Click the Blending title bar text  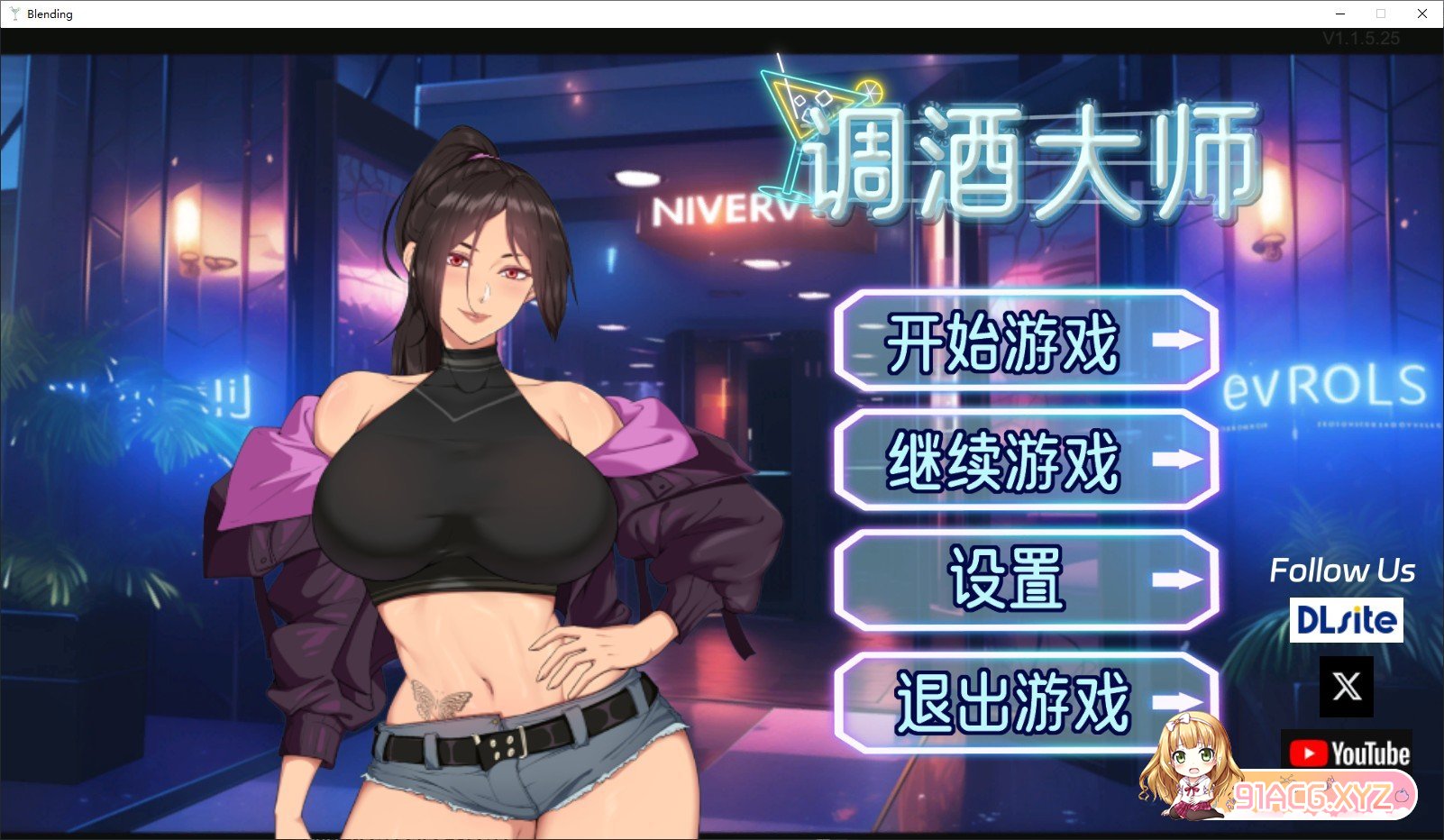click(x=50, y=14)
